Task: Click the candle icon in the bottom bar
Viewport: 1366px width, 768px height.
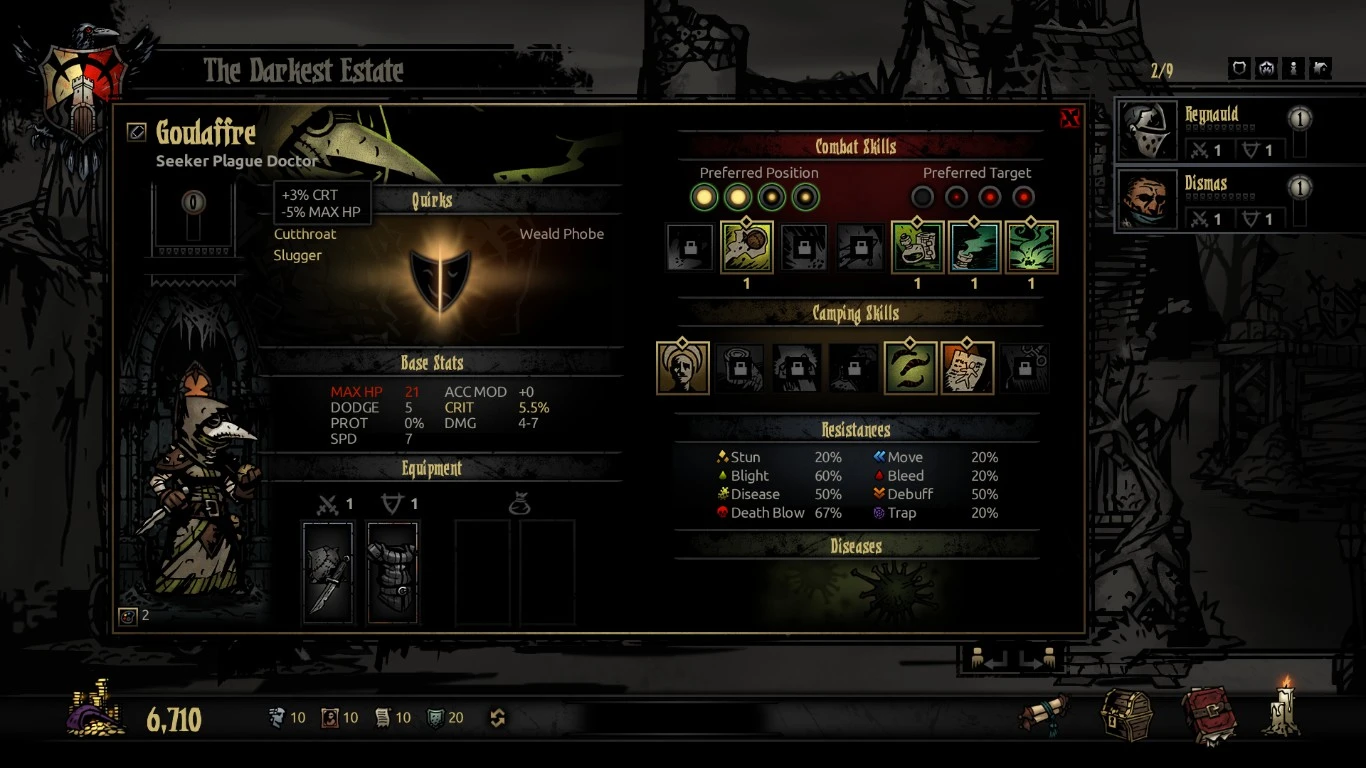Action: (1283, 708)
